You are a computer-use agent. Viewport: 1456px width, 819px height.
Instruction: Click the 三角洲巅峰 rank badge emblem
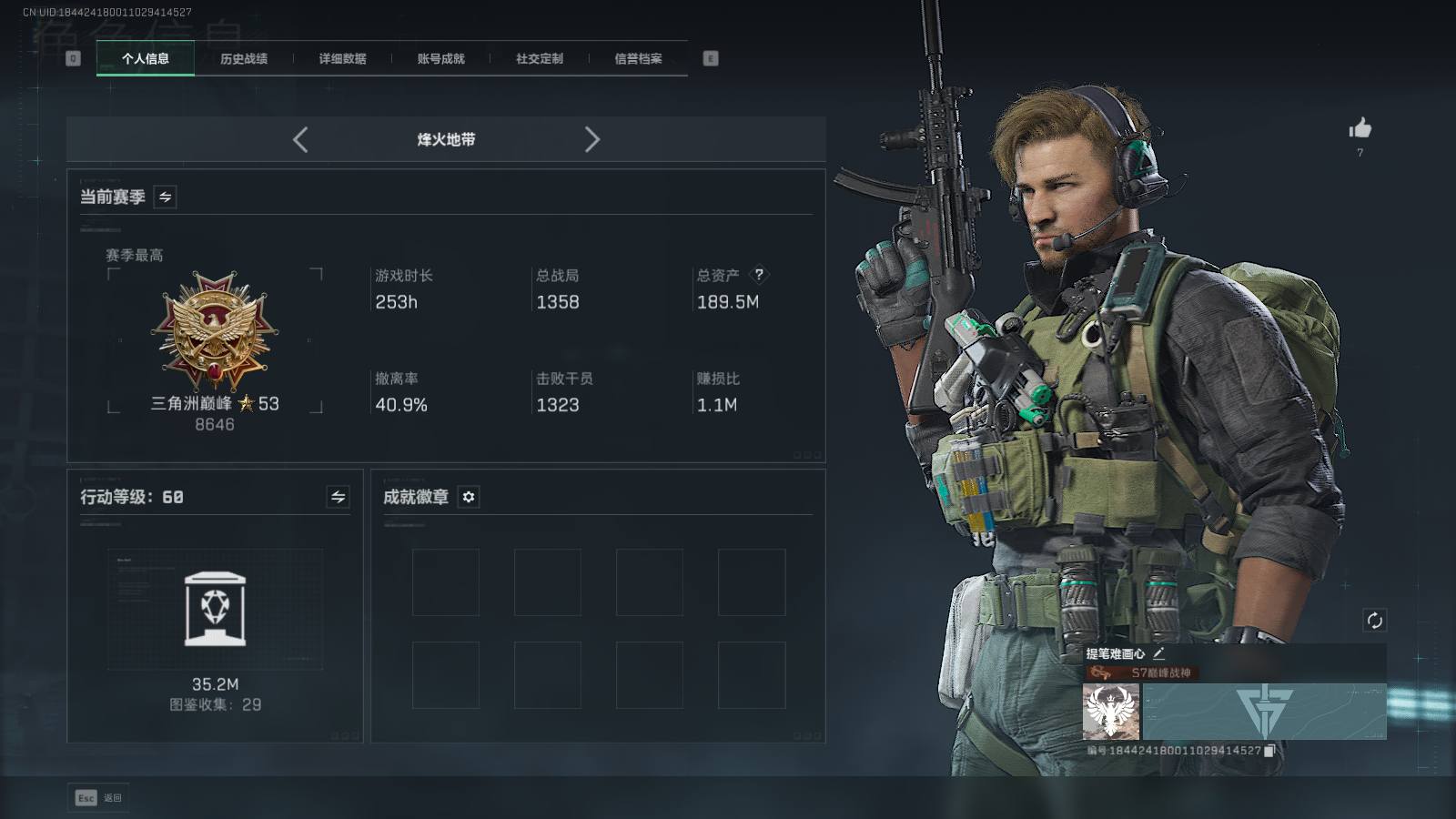pyautogui.click(x=215, y=330)
